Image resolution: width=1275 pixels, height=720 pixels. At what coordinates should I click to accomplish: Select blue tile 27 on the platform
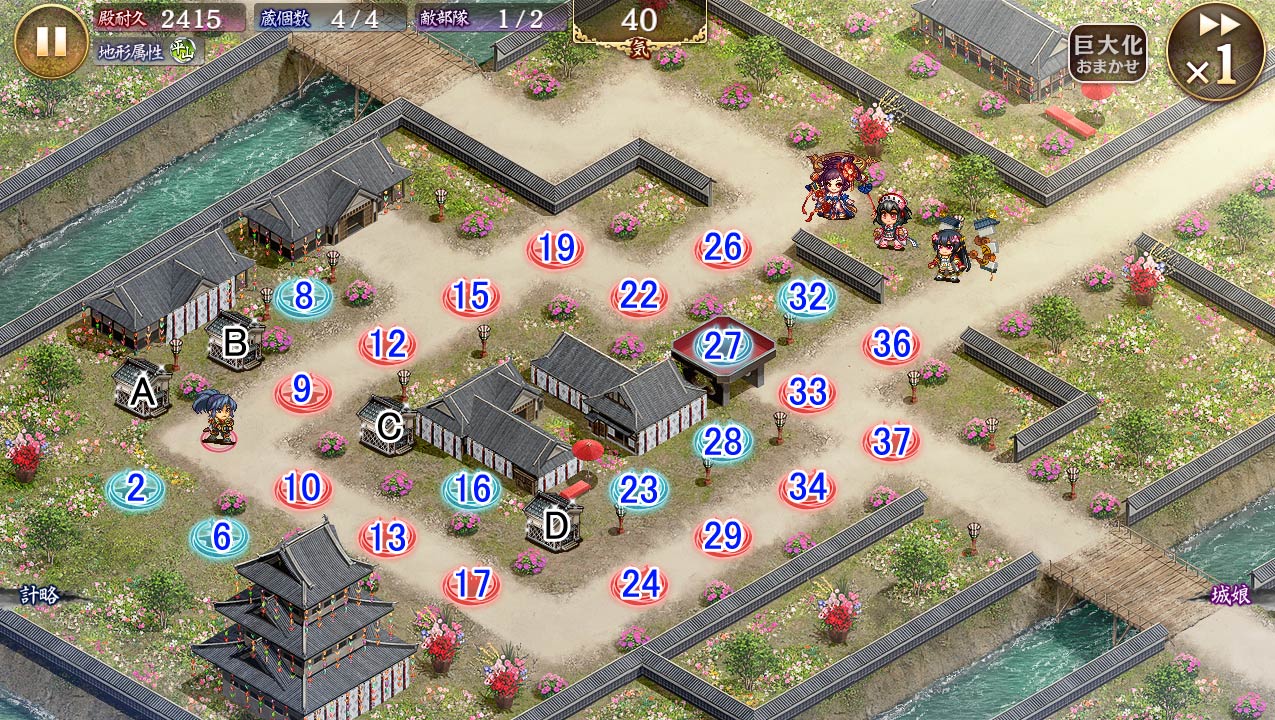point(723,345)
